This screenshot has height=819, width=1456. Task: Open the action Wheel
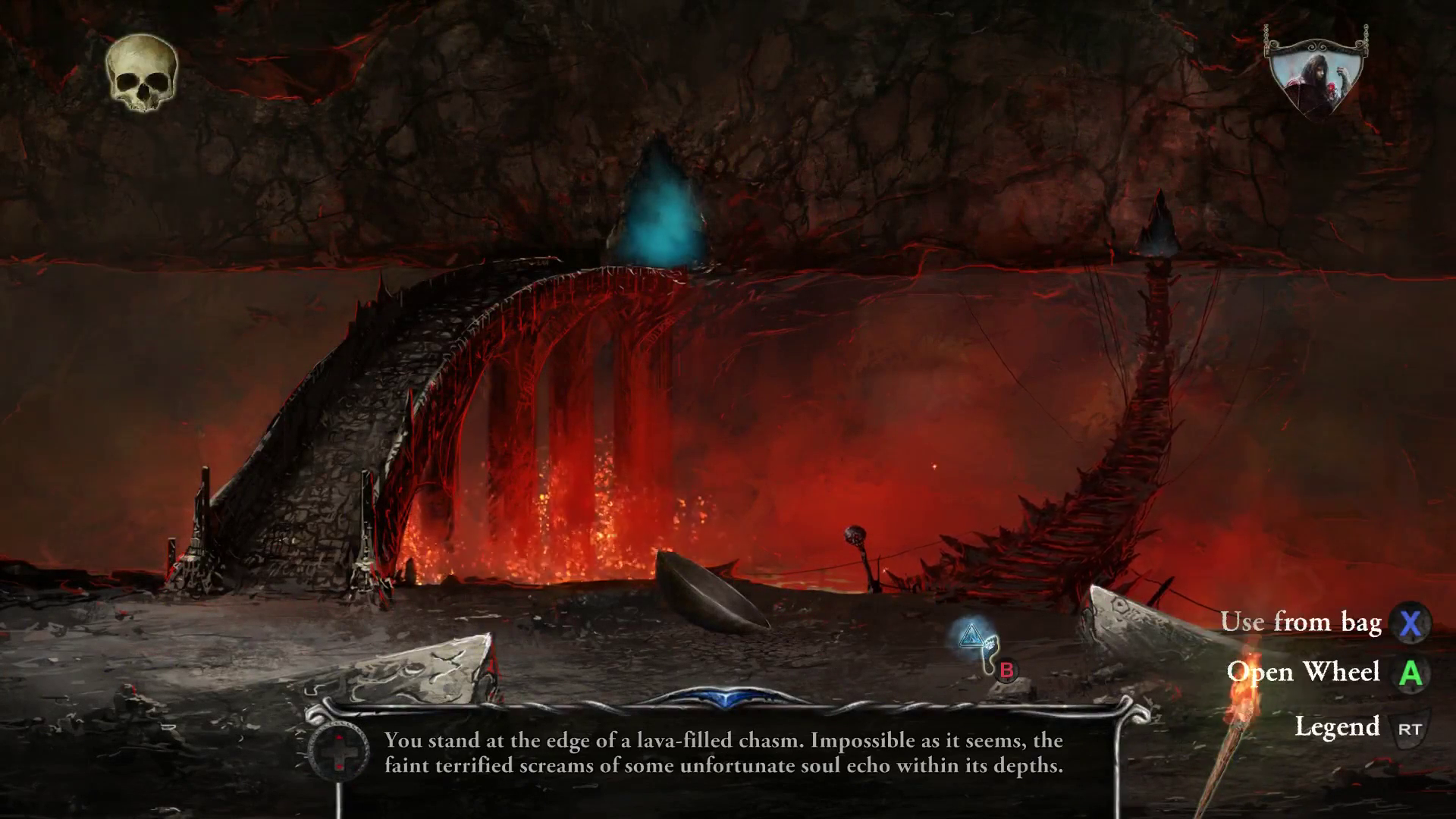pyautogui.click(x=1306, y=673)
